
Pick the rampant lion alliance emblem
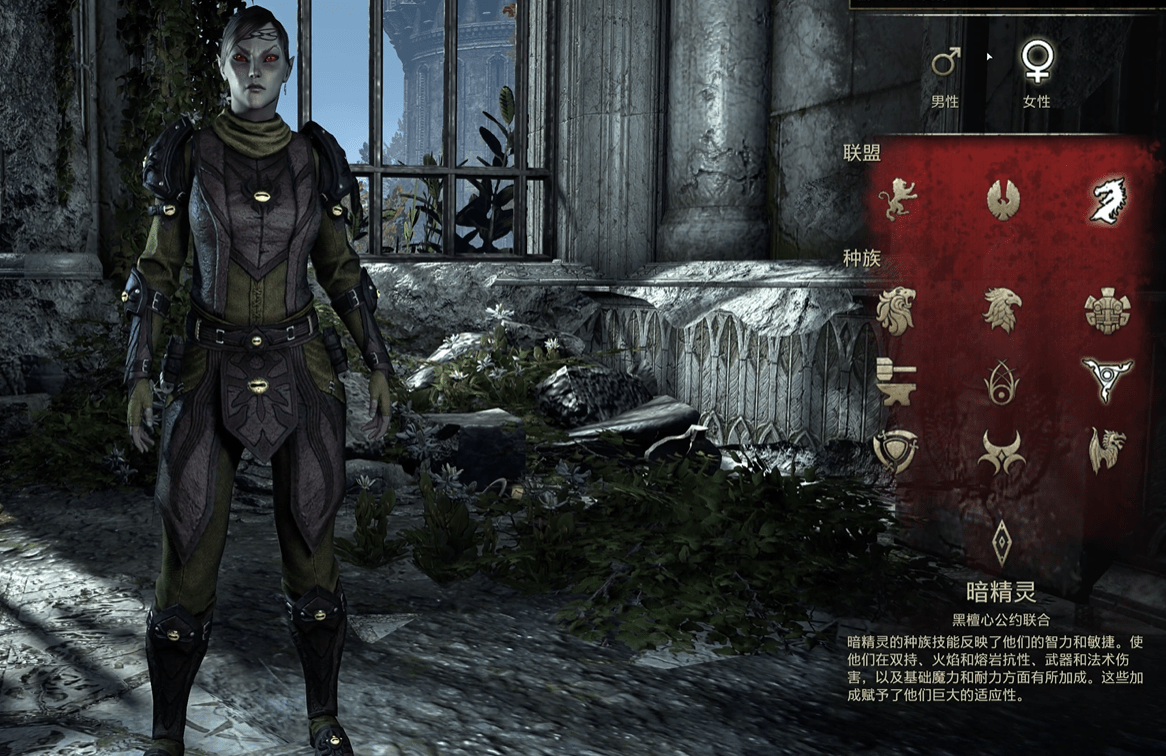(x=897, y=199)
